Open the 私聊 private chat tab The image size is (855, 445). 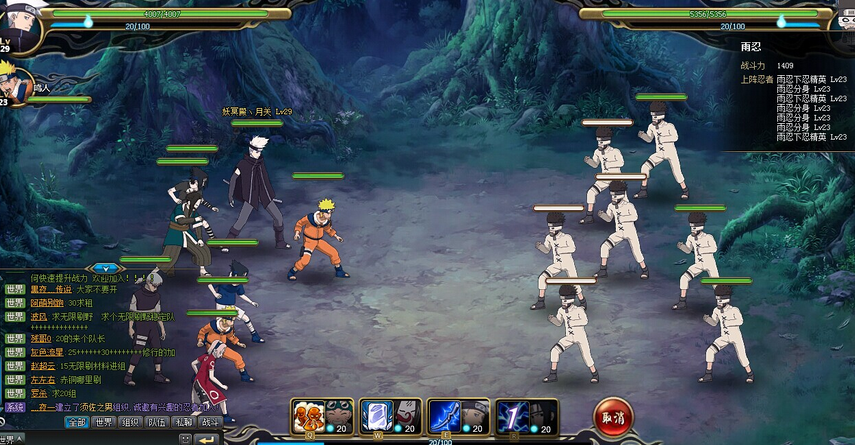pos(183,422)
